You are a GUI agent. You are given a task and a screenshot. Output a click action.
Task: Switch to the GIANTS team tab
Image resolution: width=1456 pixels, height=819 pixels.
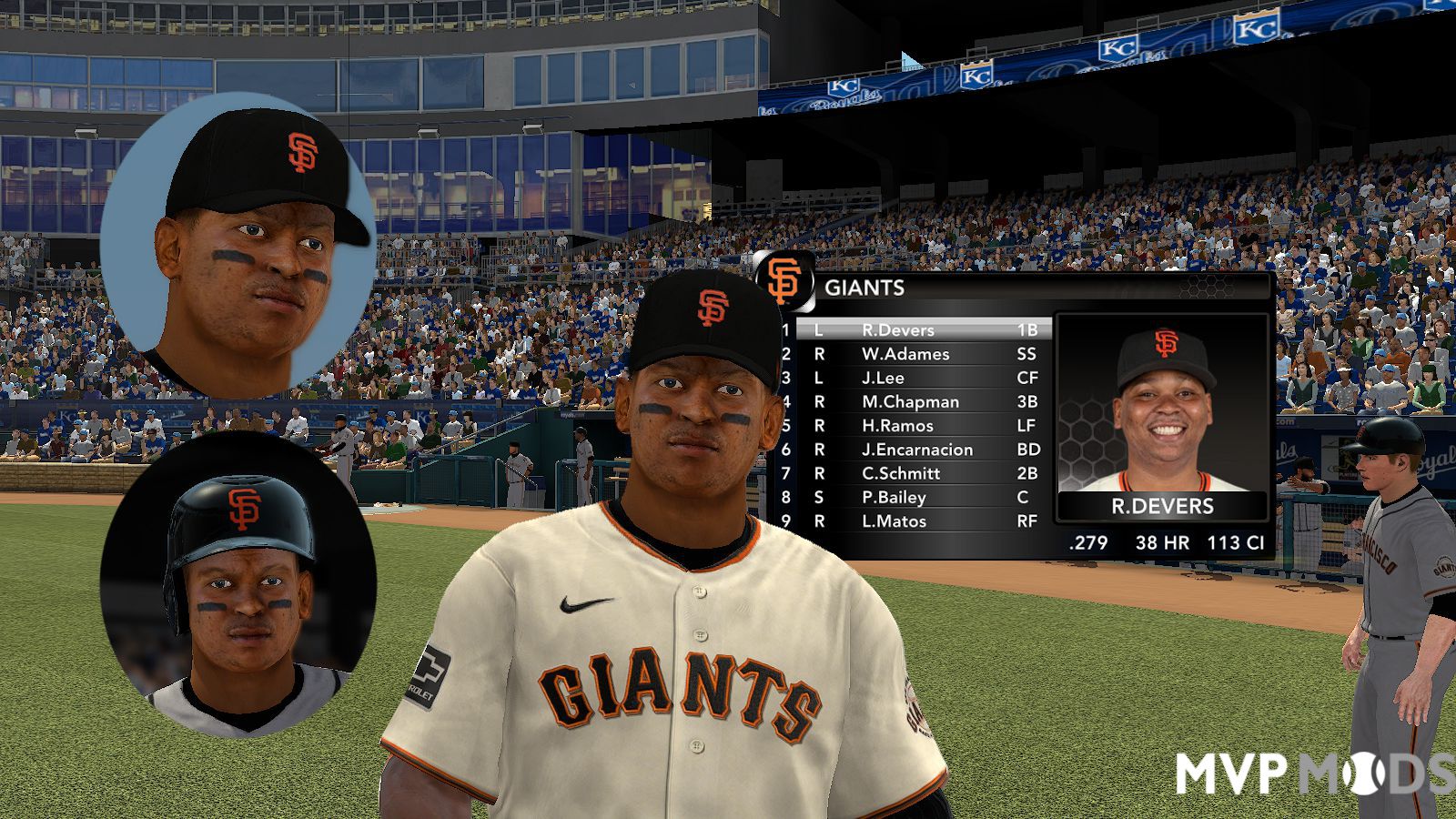pos(863,289)
